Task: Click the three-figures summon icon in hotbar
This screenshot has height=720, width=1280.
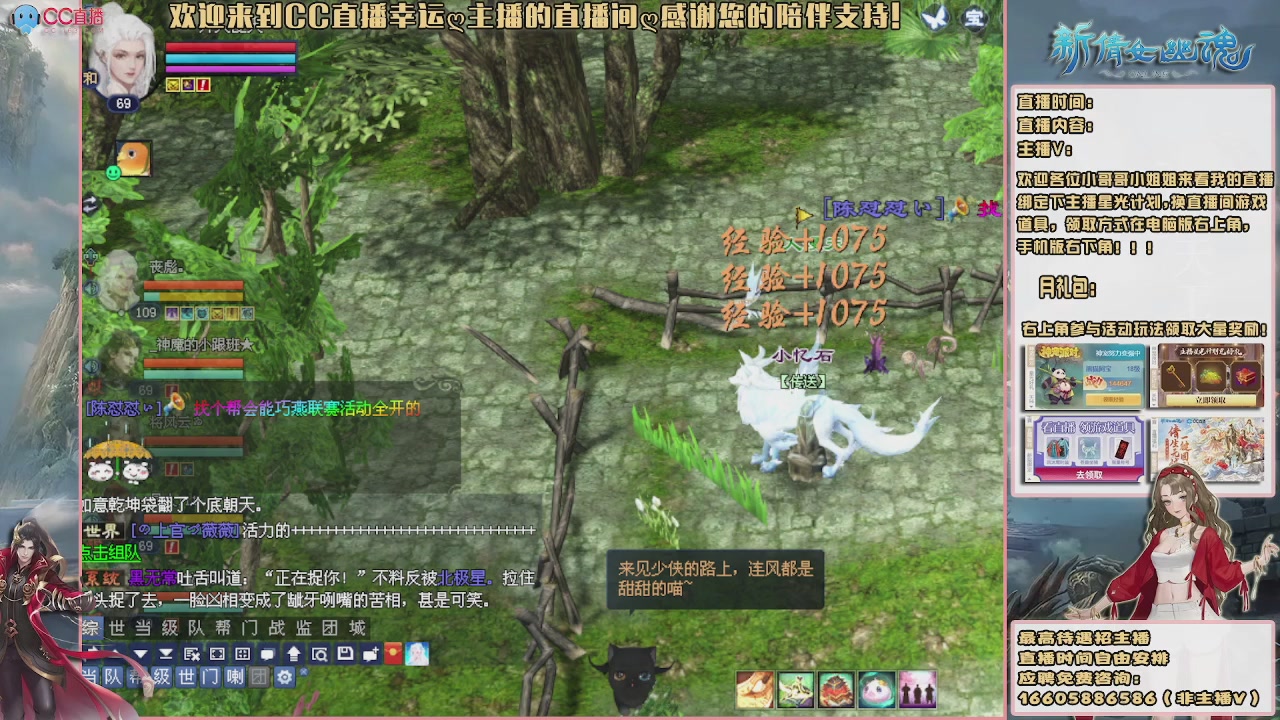Action: (918, 686)
